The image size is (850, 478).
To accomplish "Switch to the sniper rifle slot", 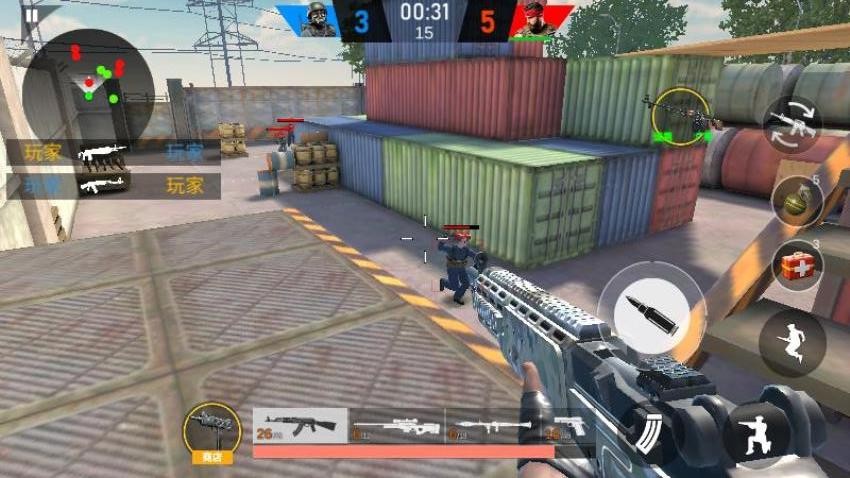I will (397, 426).
